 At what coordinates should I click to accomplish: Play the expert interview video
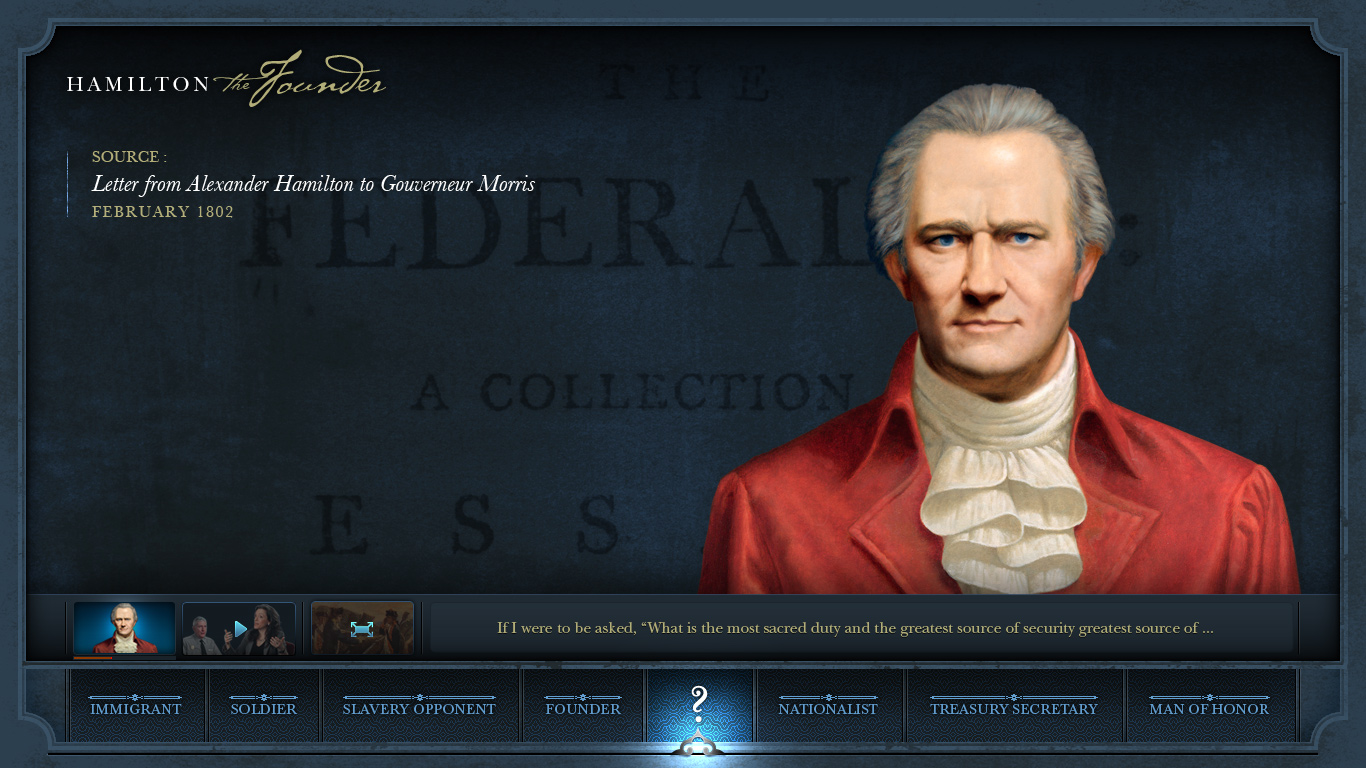click(239, 627)
